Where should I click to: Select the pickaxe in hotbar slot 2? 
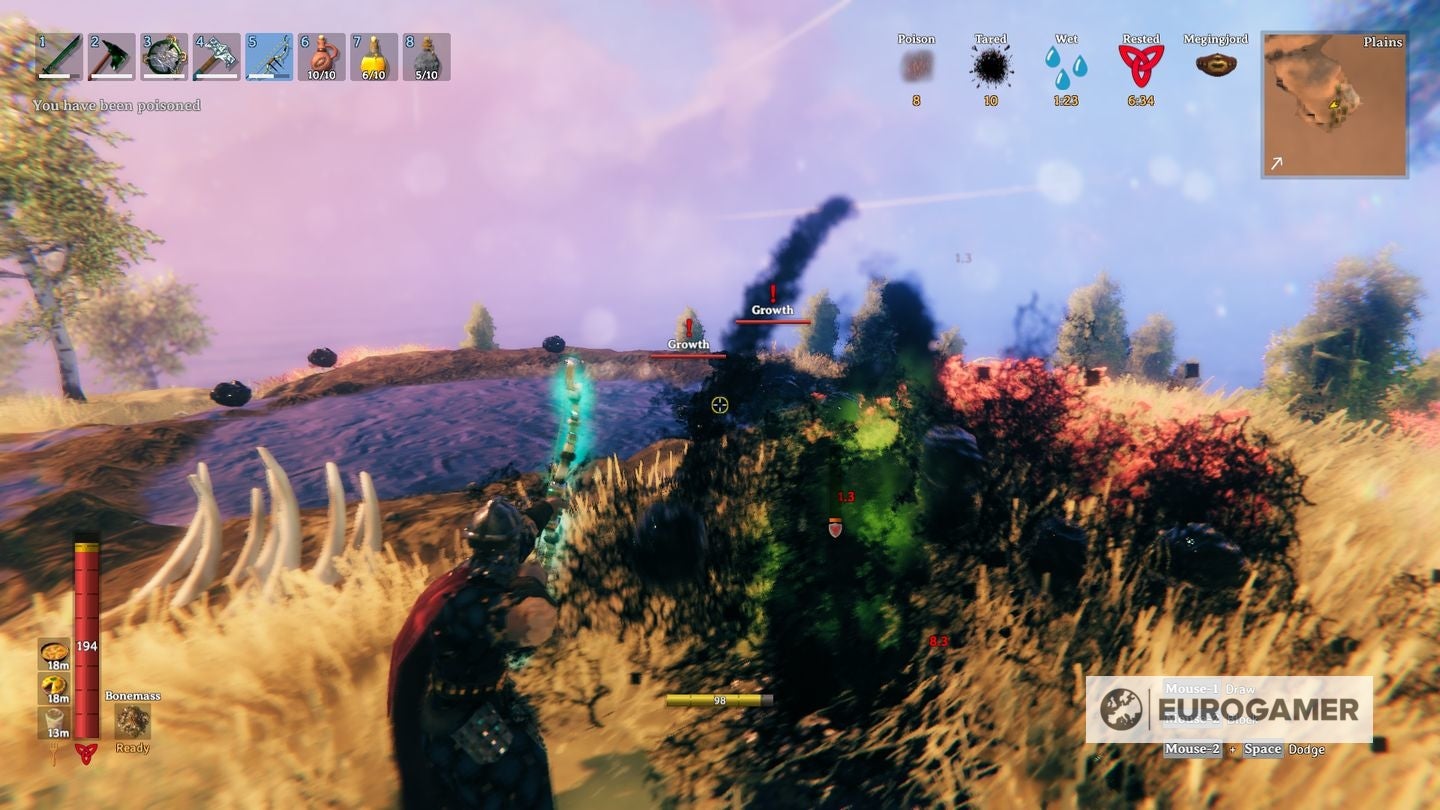112,57
